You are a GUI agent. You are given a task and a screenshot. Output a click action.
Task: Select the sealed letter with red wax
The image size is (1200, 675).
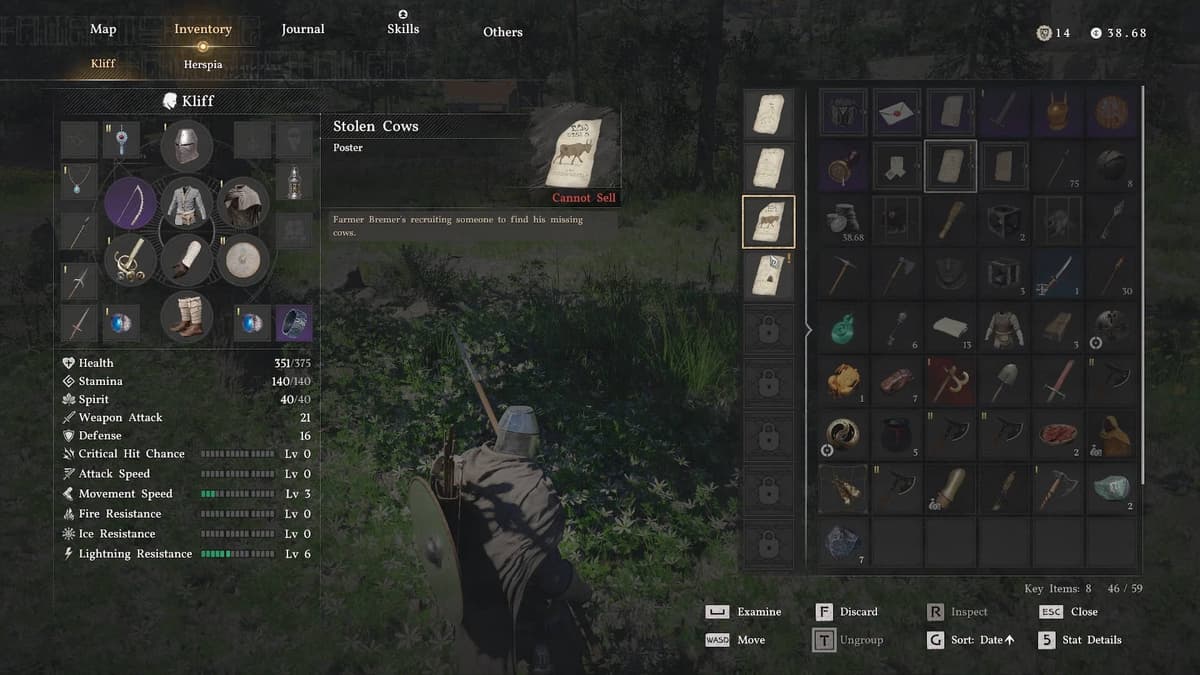pos(897,113)
